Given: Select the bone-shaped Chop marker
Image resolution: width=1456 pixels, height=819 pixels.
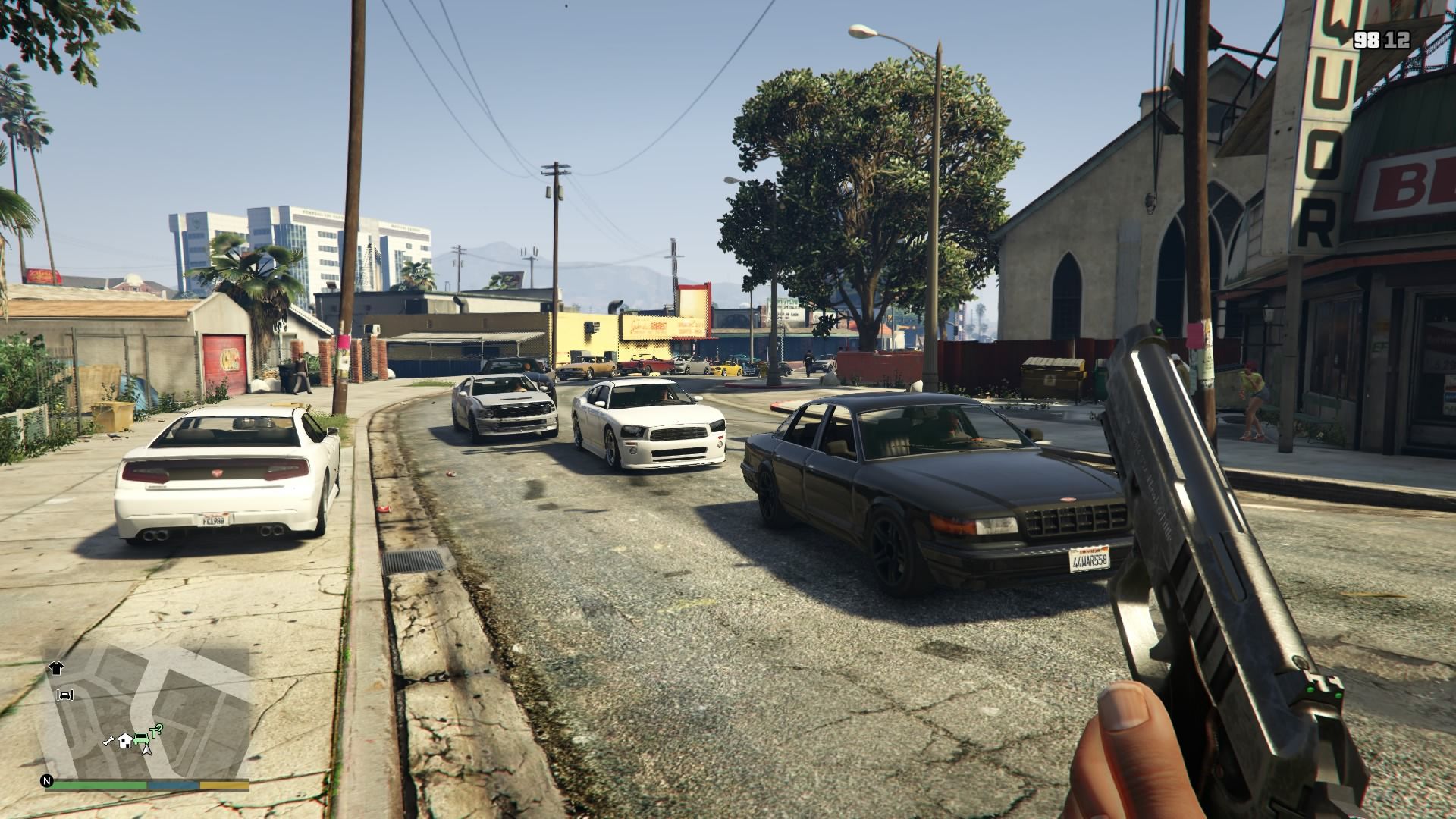Looking at the screenshot, I should [x=108, y=741].
